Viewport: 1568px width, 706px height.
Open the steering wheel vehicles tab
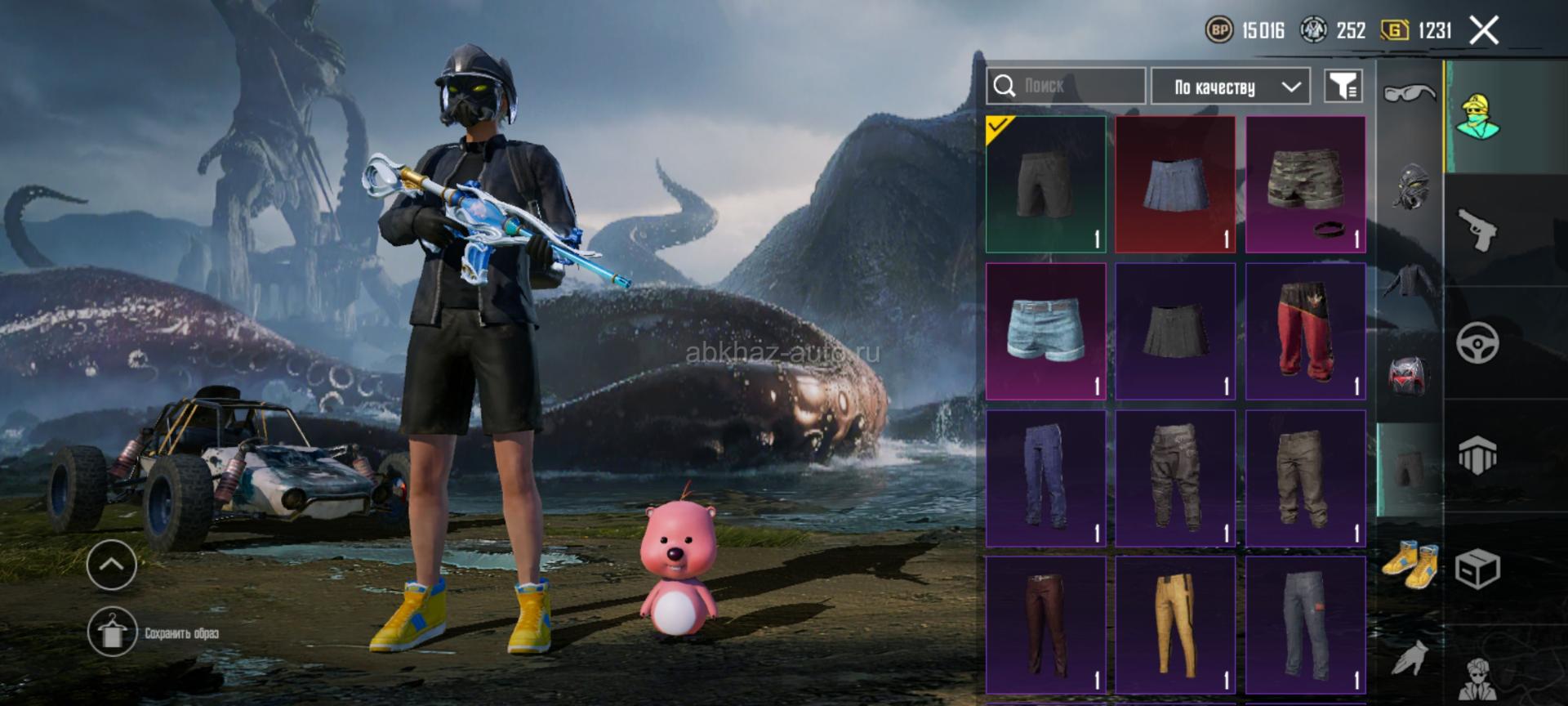coord(1478,342)
